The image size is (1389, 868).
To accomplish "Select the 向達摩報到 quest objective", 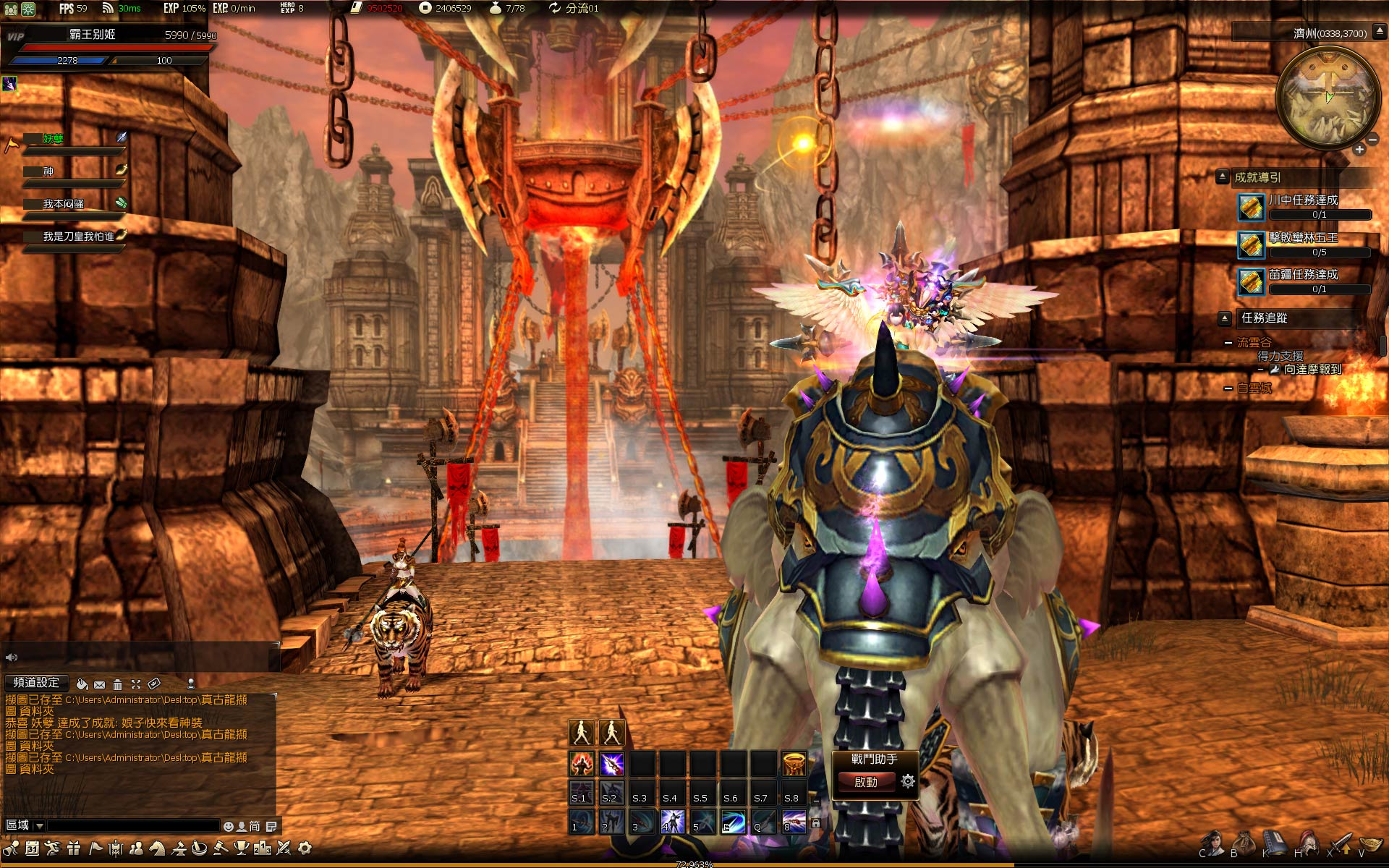I will coord(1312,370).
